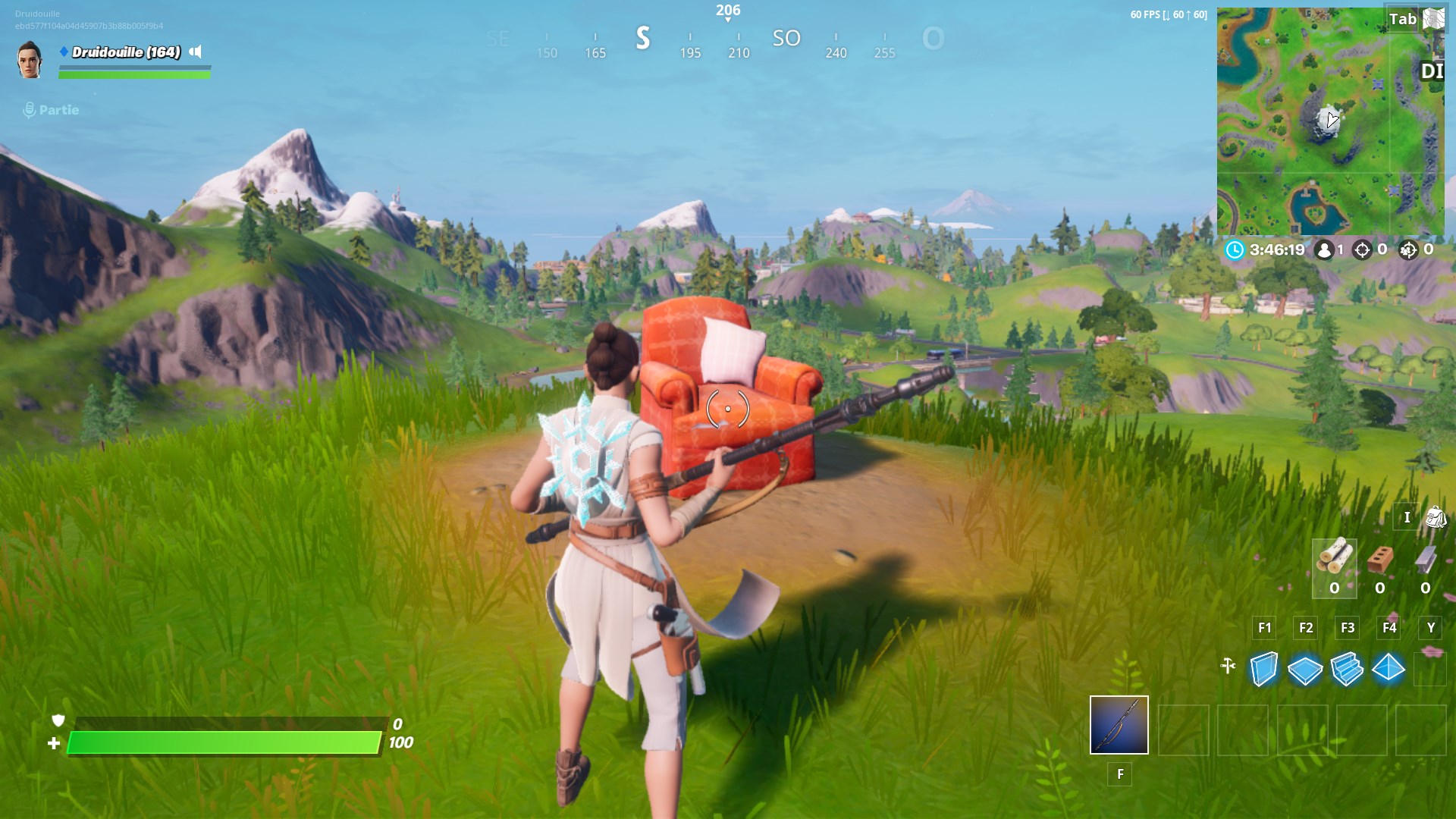The height and width of the screenshot is (819, 1456).
Task: Click the Partie channel label
Action: click(59, 110)
